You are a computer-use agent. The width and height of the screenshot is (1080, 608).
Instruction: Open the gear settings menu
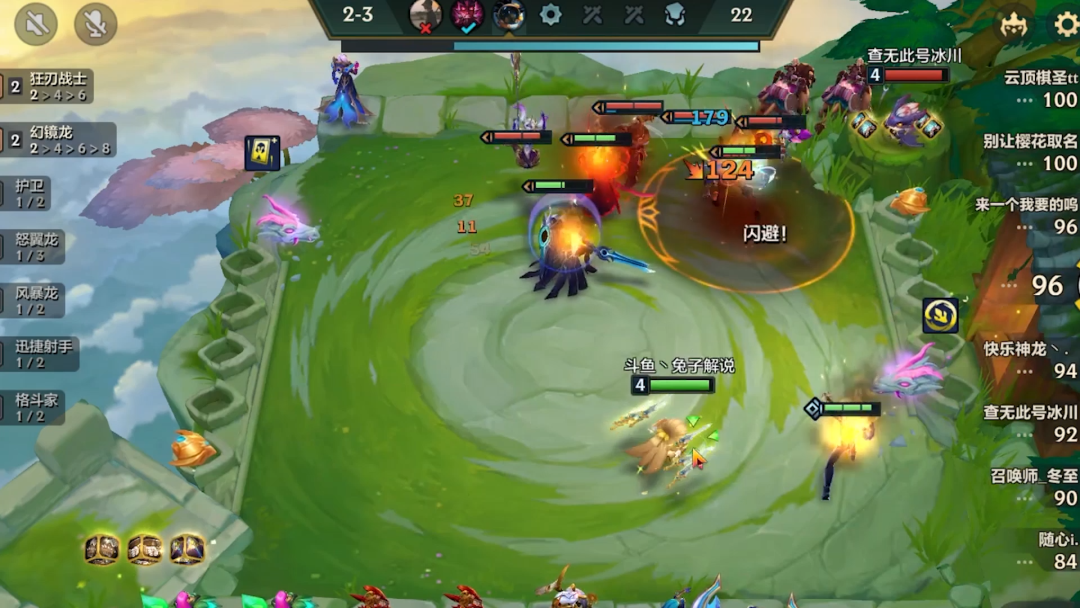(1066, 24)
